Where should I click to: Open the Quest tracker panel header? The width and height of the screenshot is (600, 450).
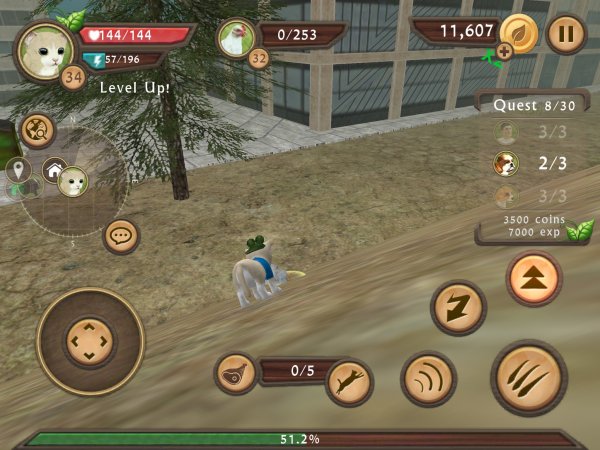click(520, 104)
